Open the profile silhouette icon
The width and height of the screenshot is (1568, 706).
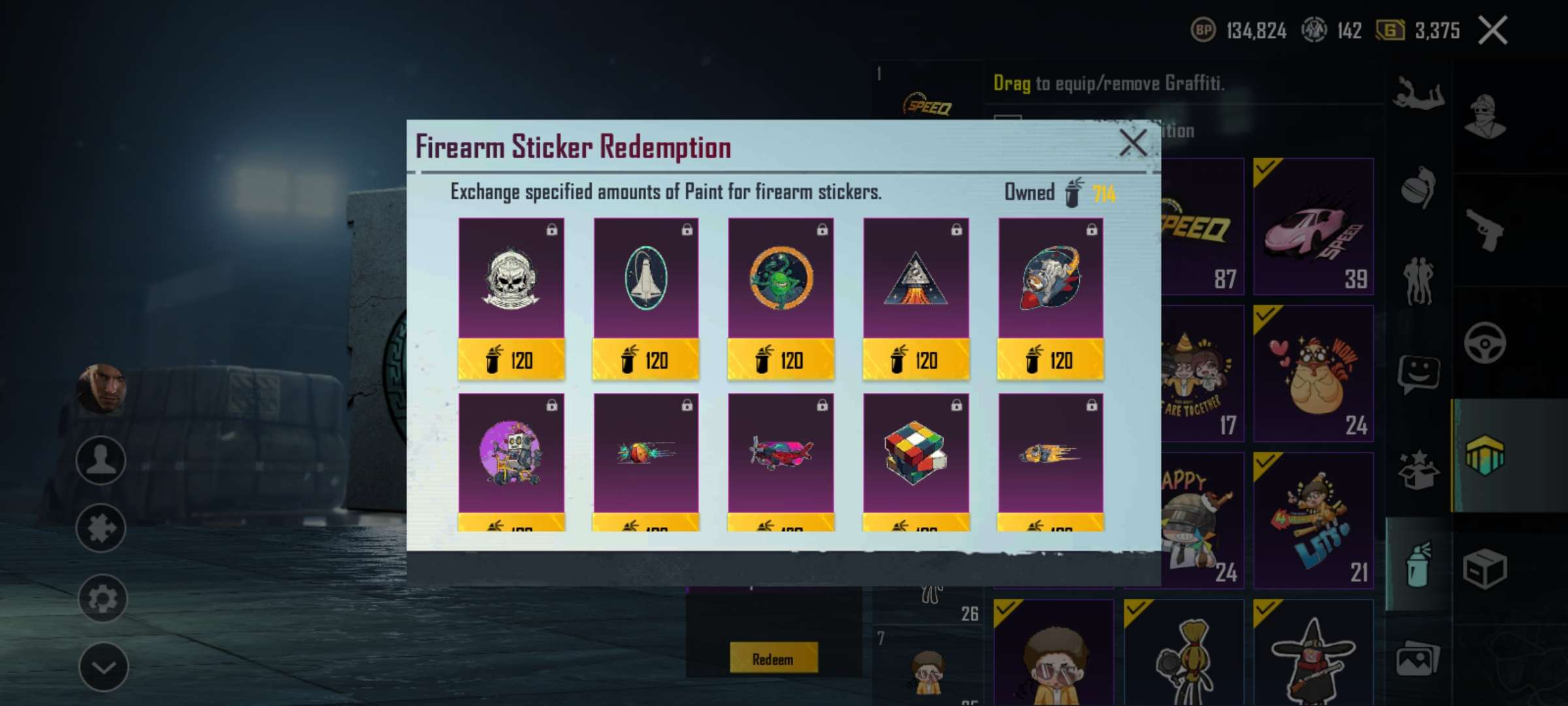(101, 460)
